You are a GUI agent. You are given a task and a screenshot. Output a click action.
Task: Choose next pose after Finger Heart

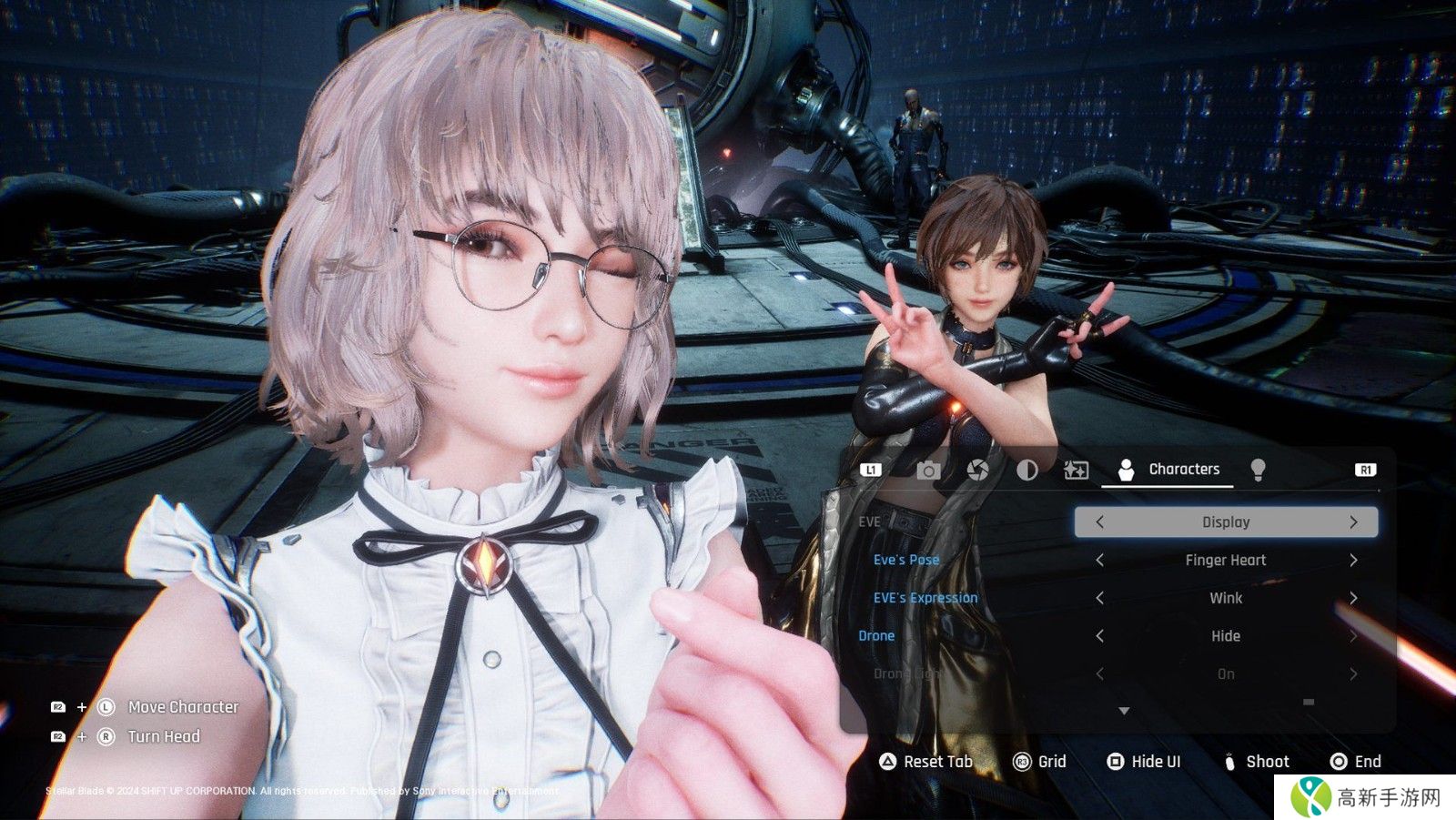tap(1353, 561)
